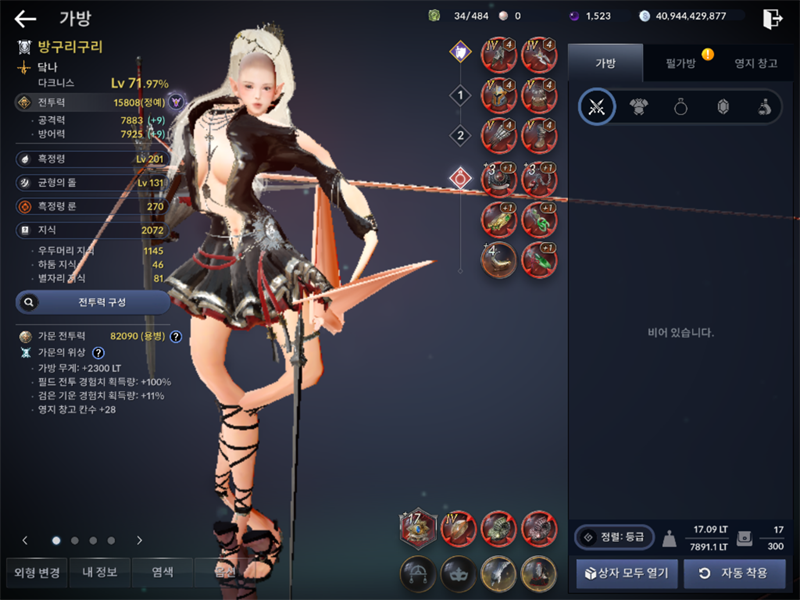Go to the next character info page arrow
Viewport: 800px width, 600px height.
coord(139,540)
